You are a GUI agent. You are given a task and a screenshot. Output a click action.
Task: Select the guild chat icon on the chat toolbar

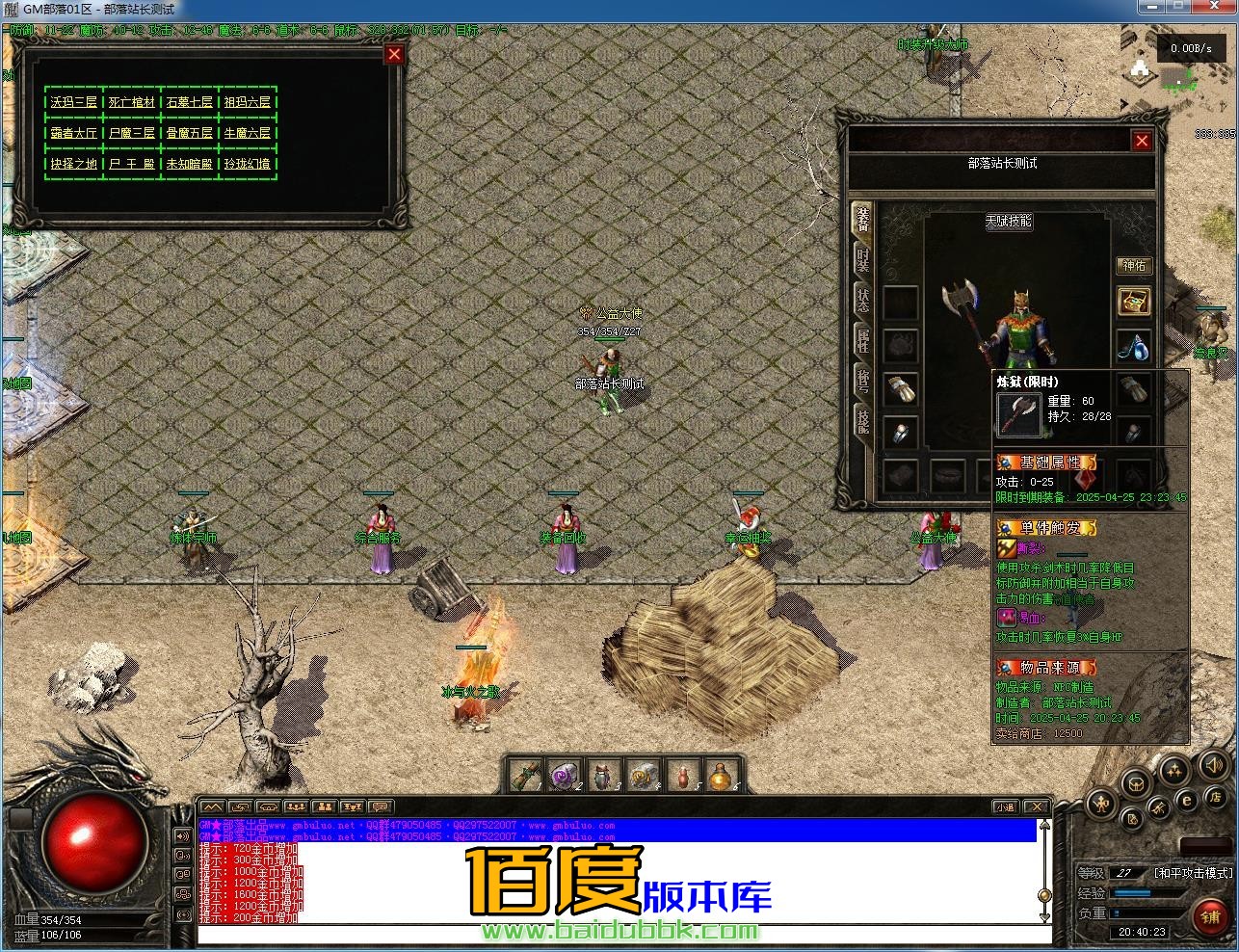[326, 807]
